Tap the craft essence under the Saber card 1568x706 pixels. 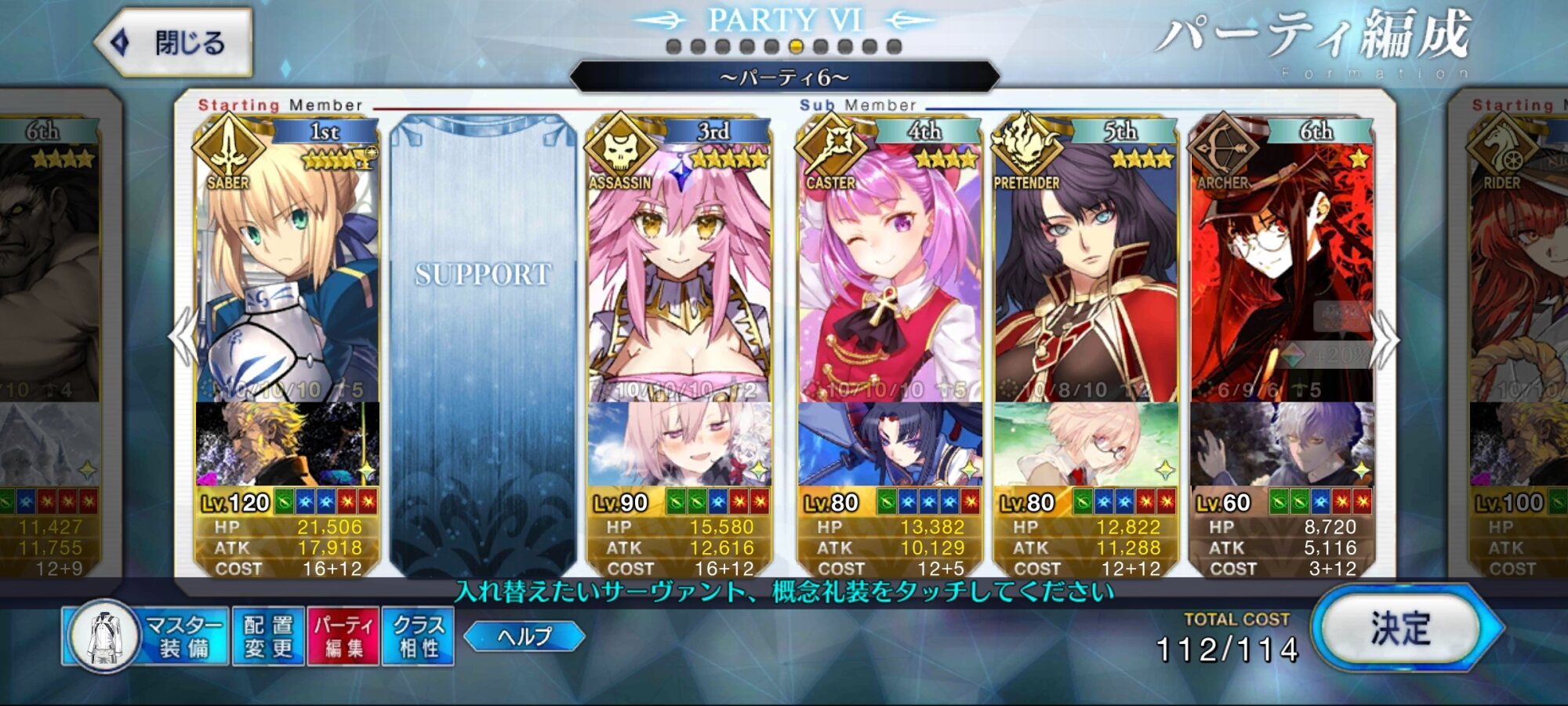[x=287, y=444]
